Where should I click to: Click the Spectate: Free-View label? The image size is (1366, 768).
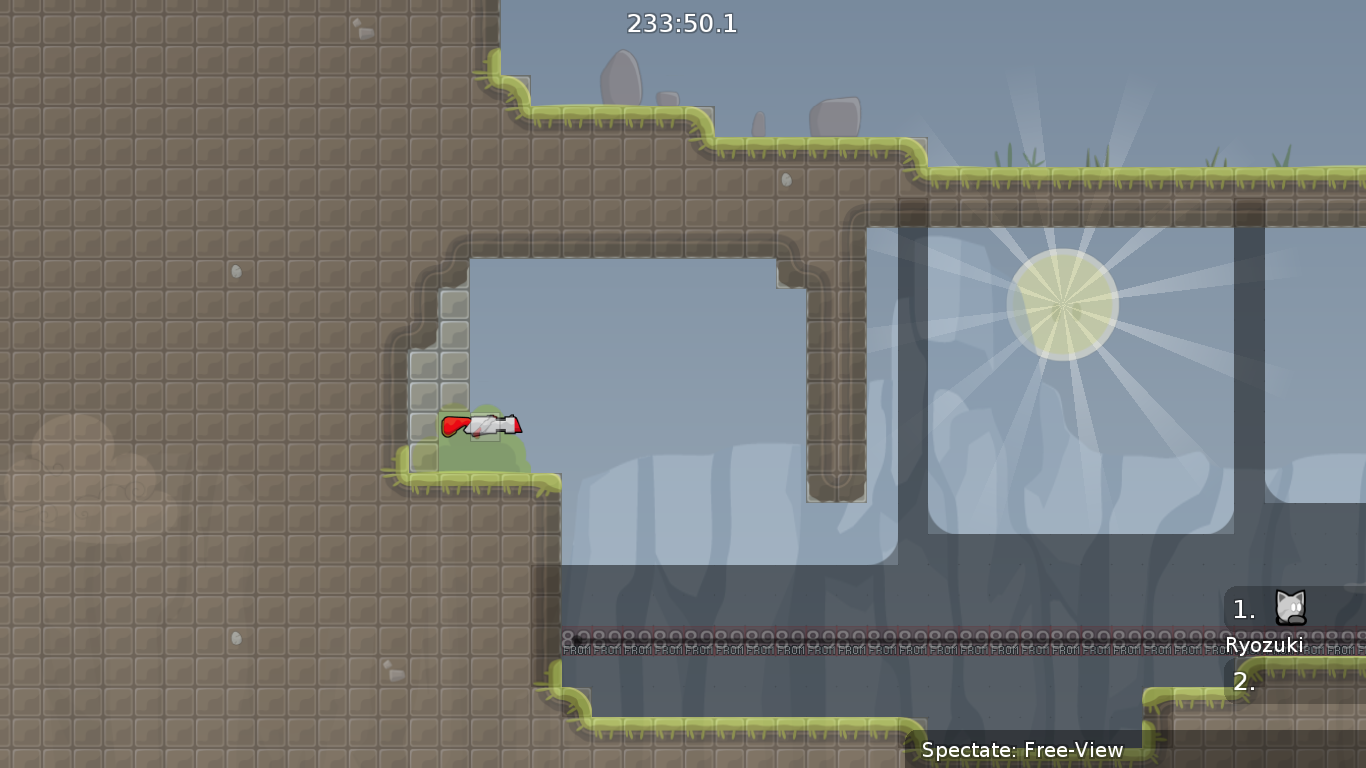(x=1023, y=749)
